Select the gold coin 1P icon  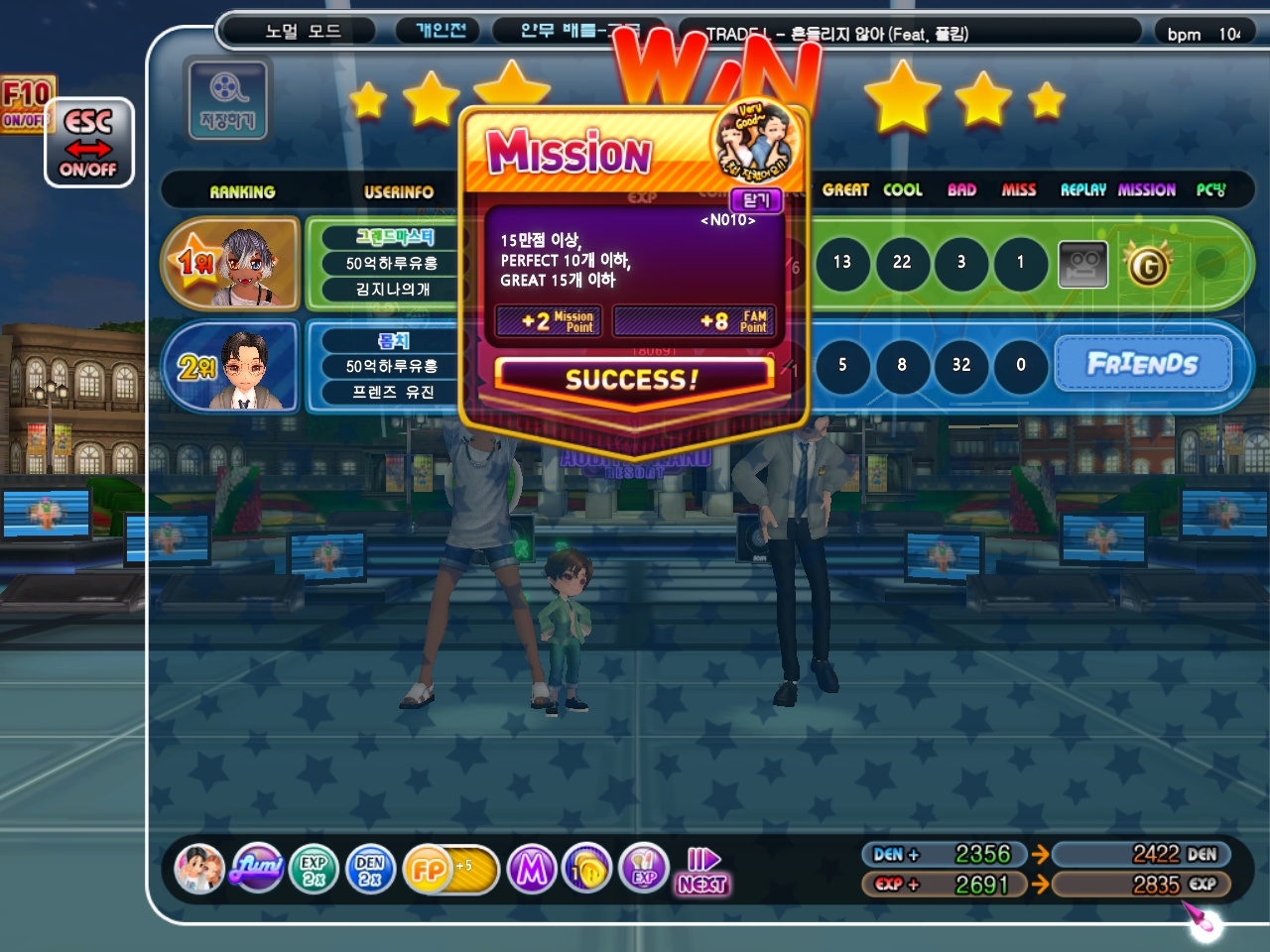click(x=587, y=870)
